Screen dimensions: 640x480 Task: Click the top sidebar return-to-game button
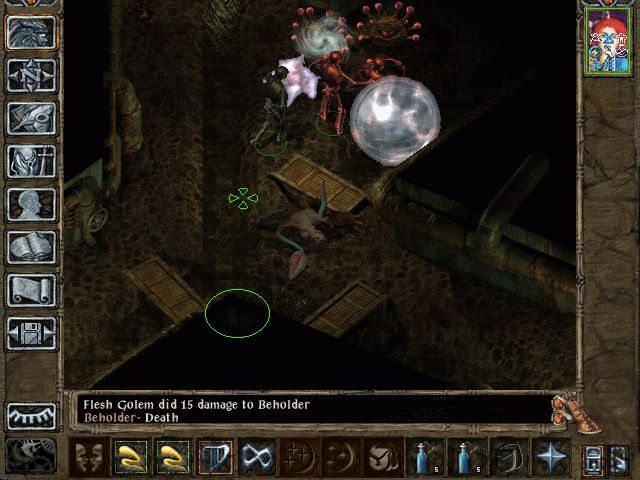31,32
